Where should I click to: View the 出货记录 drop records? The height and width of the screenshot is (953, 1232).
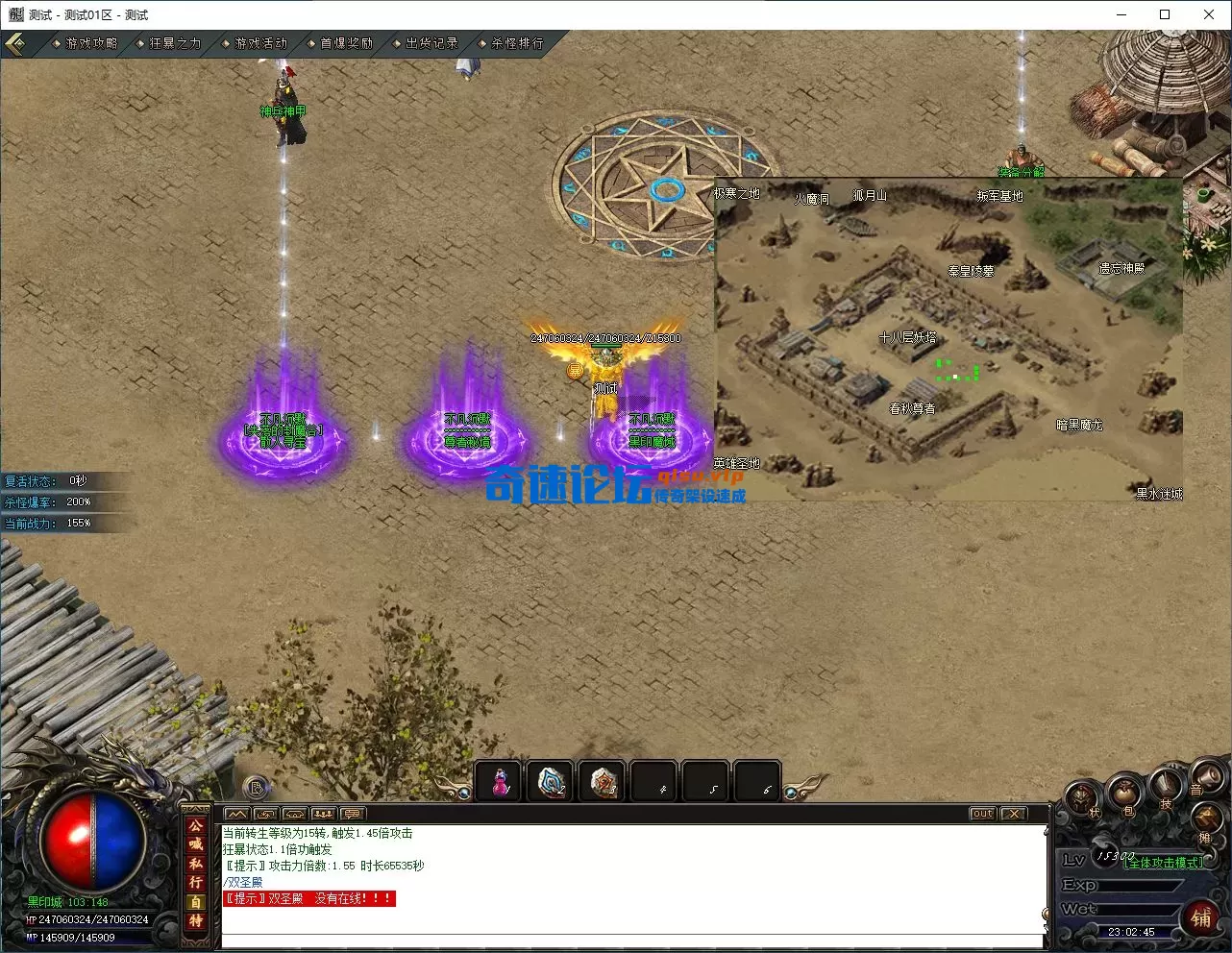(431, 43)
